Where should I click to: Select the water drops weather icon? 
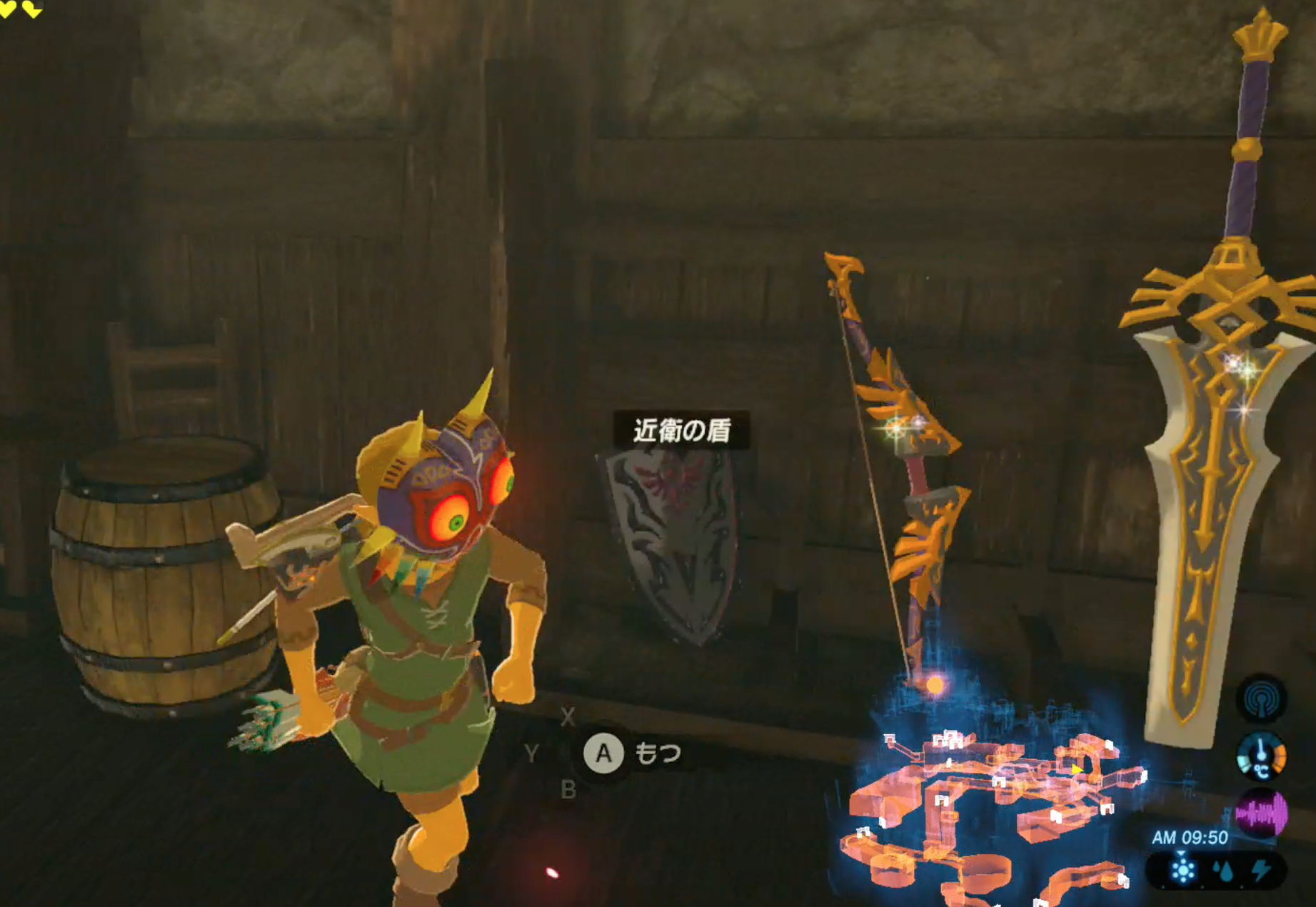click(x=1222, y=871)
